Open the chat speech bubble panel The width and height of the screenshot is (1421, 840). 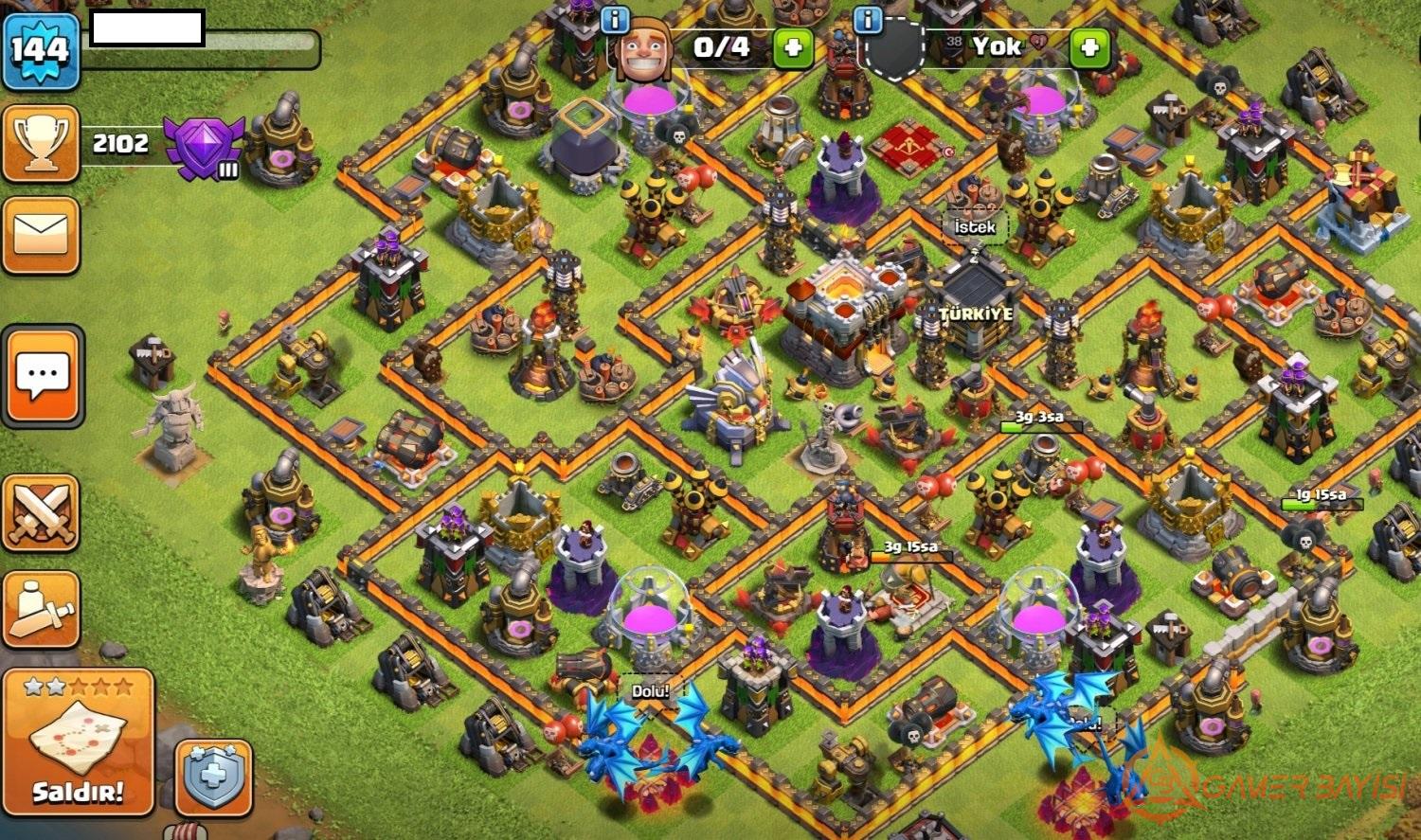click(x=43, y=376)
